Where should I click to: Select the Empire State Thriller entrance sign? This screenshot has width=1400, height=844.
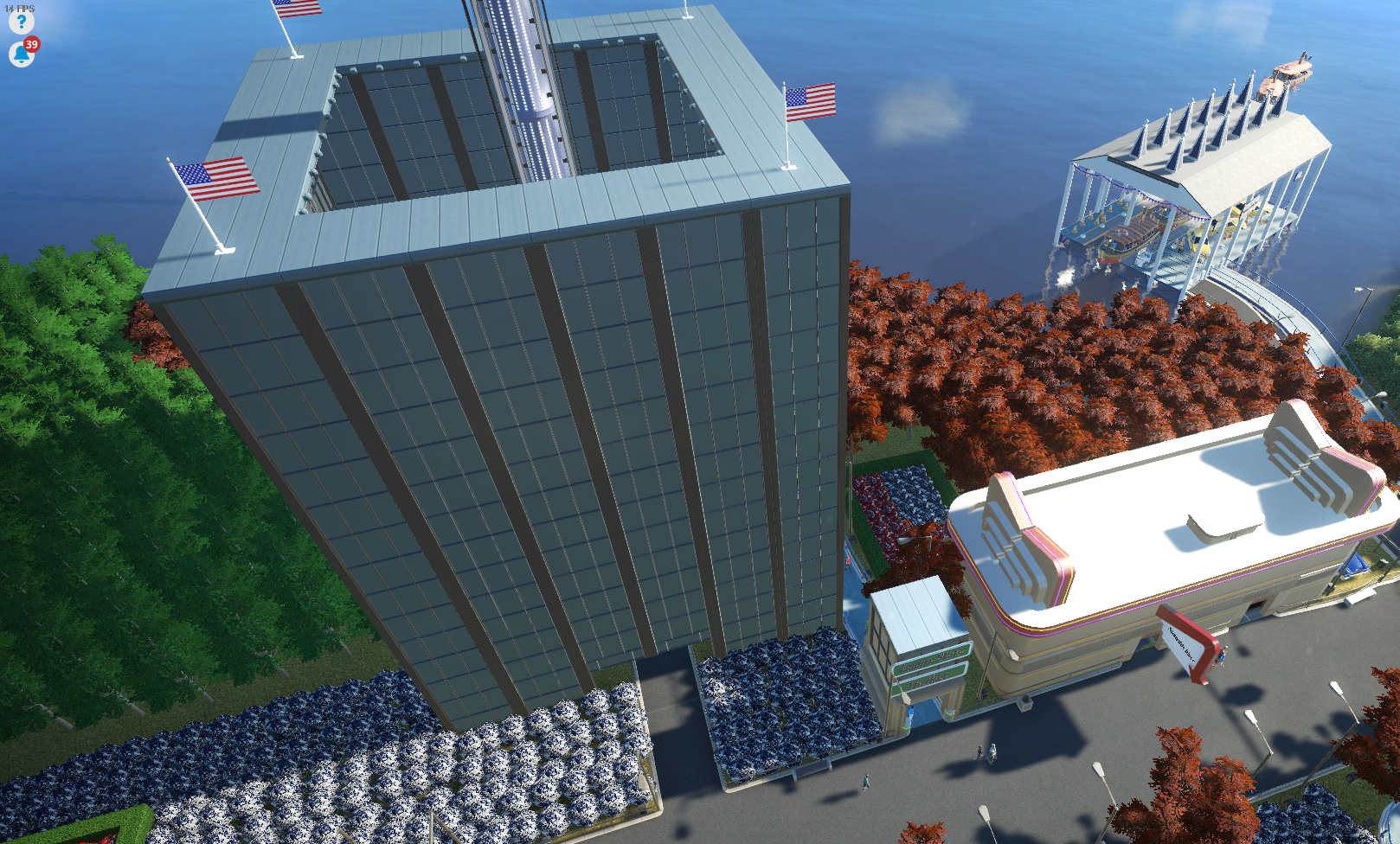coord(933,668)
